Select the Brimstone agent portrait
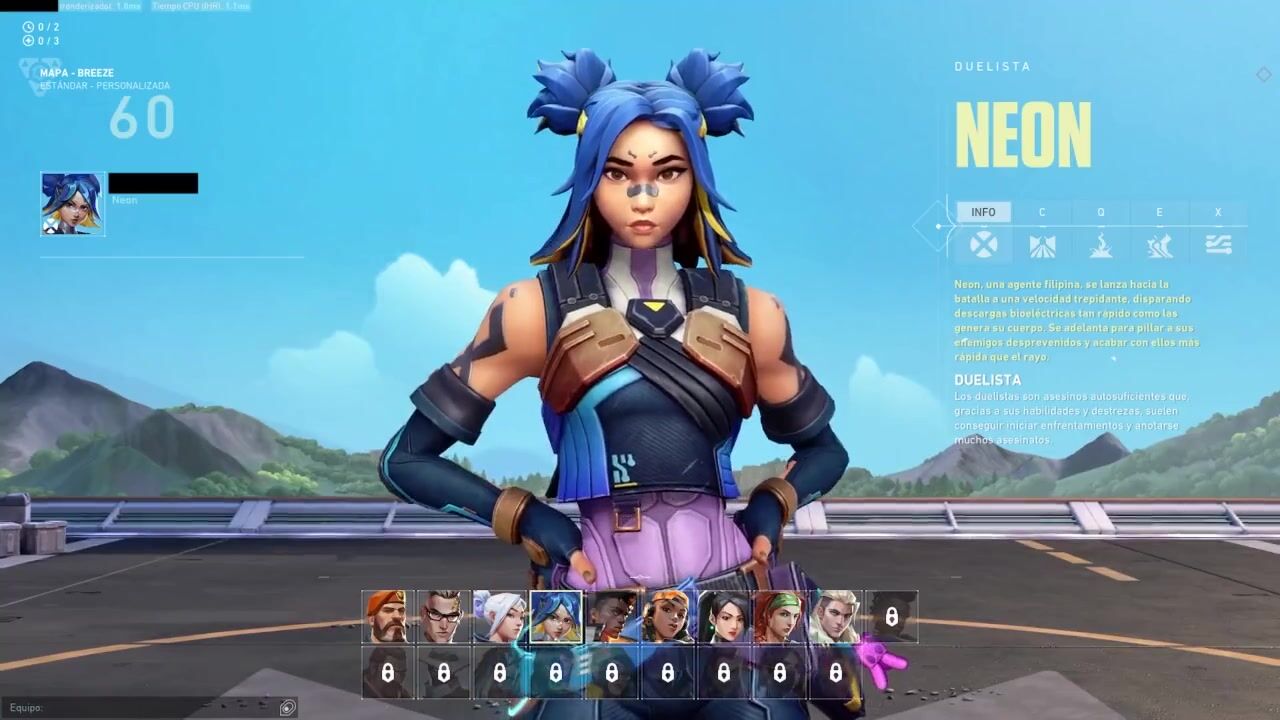 click(x=388, y=617)
